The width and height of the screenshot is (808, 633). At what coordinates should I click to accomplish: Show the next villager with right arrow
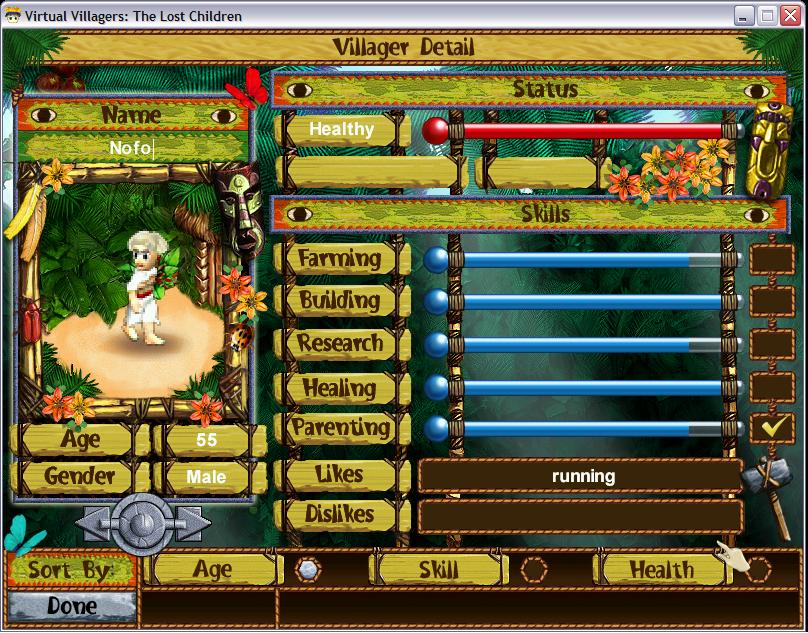tap(189, 523)
